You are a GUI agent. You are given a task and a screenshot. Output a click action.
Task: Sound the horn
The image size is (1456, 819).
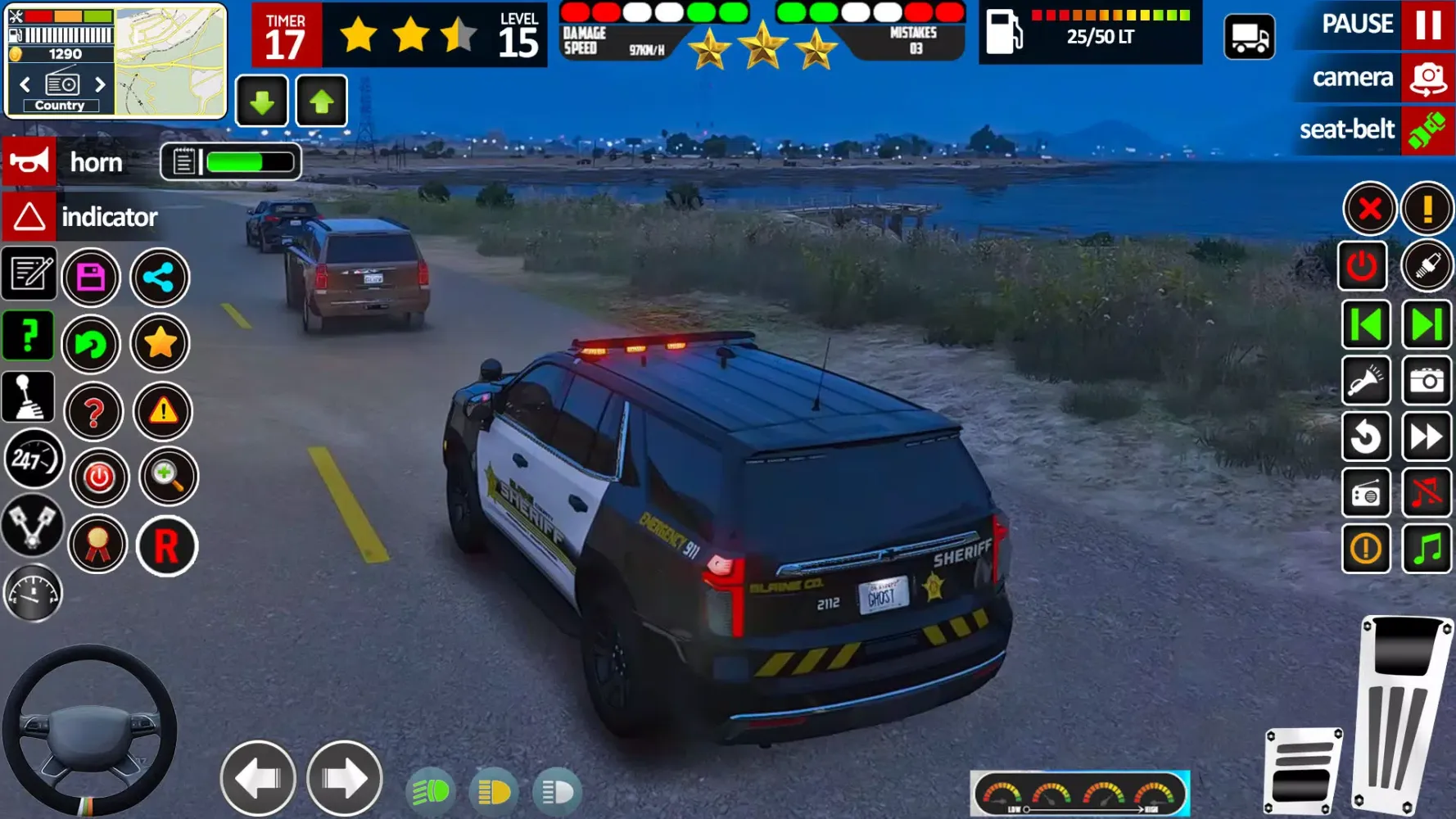[x=28, y=161]
